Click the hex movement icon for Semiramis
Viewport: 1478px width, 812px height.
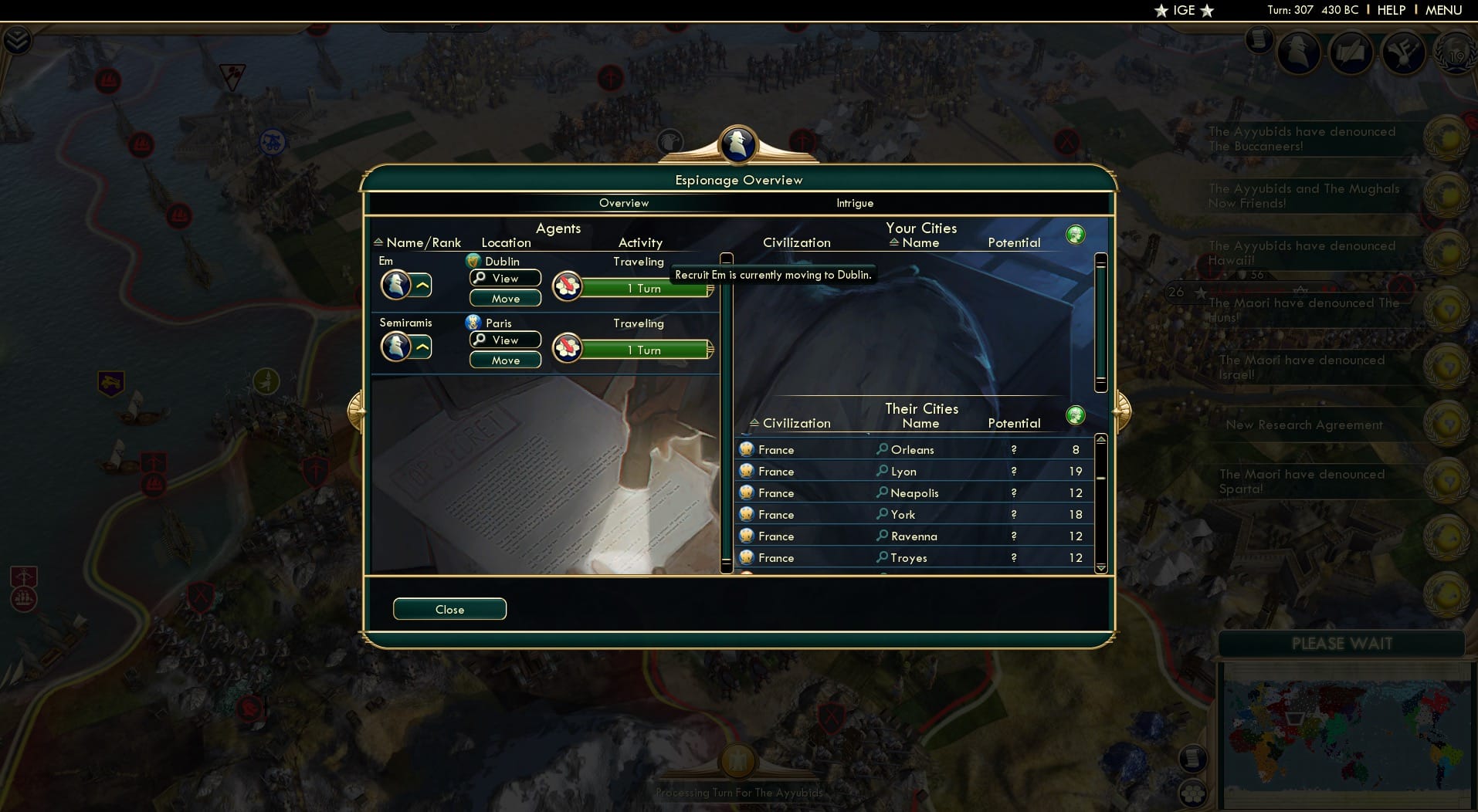[566, 347]
